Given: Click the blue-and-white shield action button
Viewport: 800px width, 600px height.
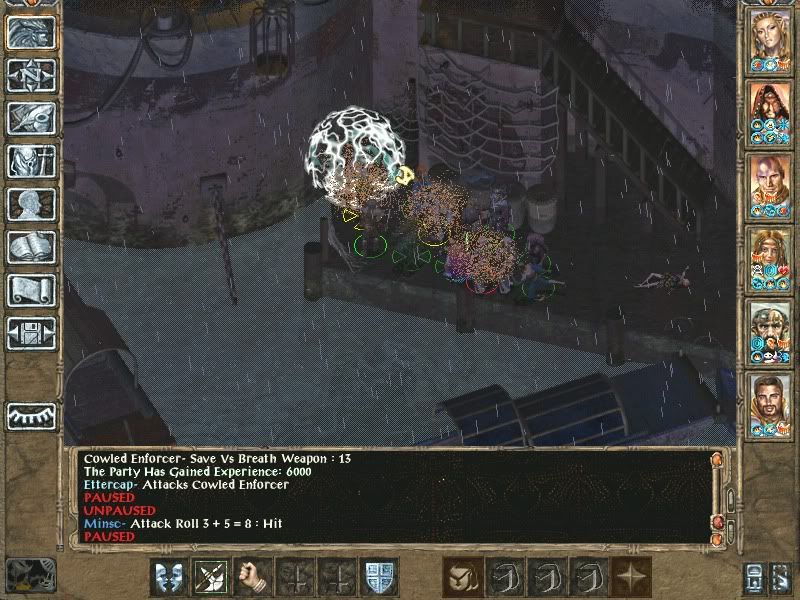Looking at the screenshot, I should 379,577.
